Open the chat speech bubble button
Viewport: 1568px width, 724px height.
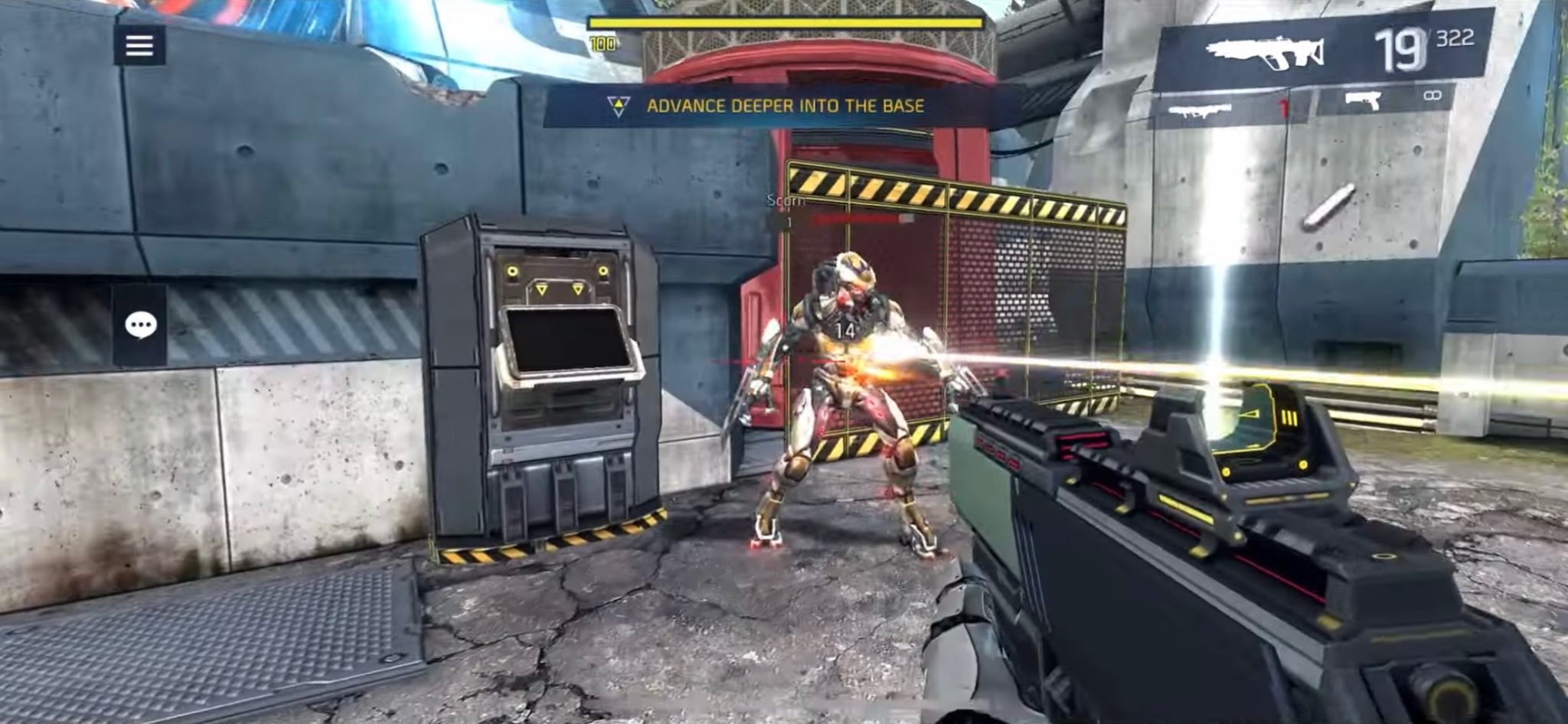pos(140,325)
